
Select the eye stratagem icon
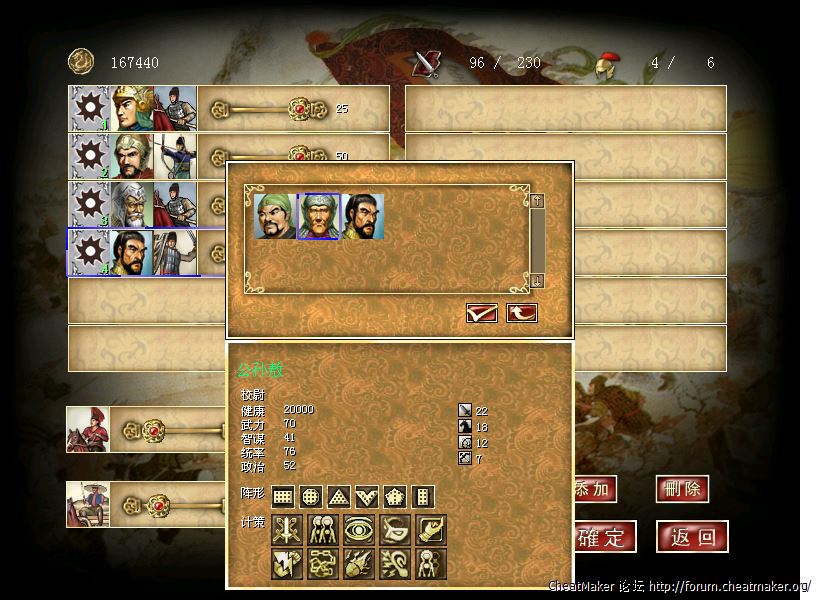pyautogui.click(x=358, y=530)
